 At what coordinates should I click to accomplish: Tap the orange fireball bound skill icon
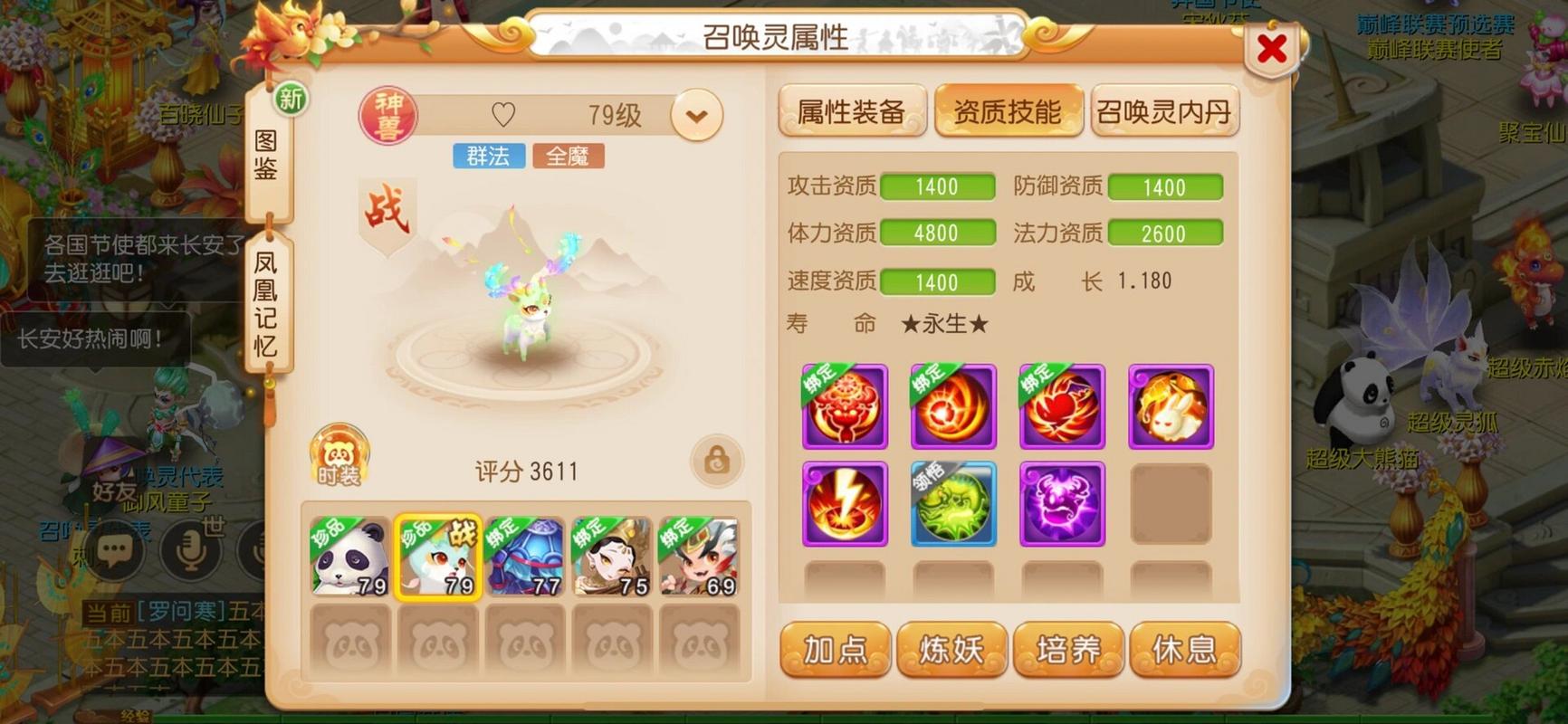click(x=952, y=405)
